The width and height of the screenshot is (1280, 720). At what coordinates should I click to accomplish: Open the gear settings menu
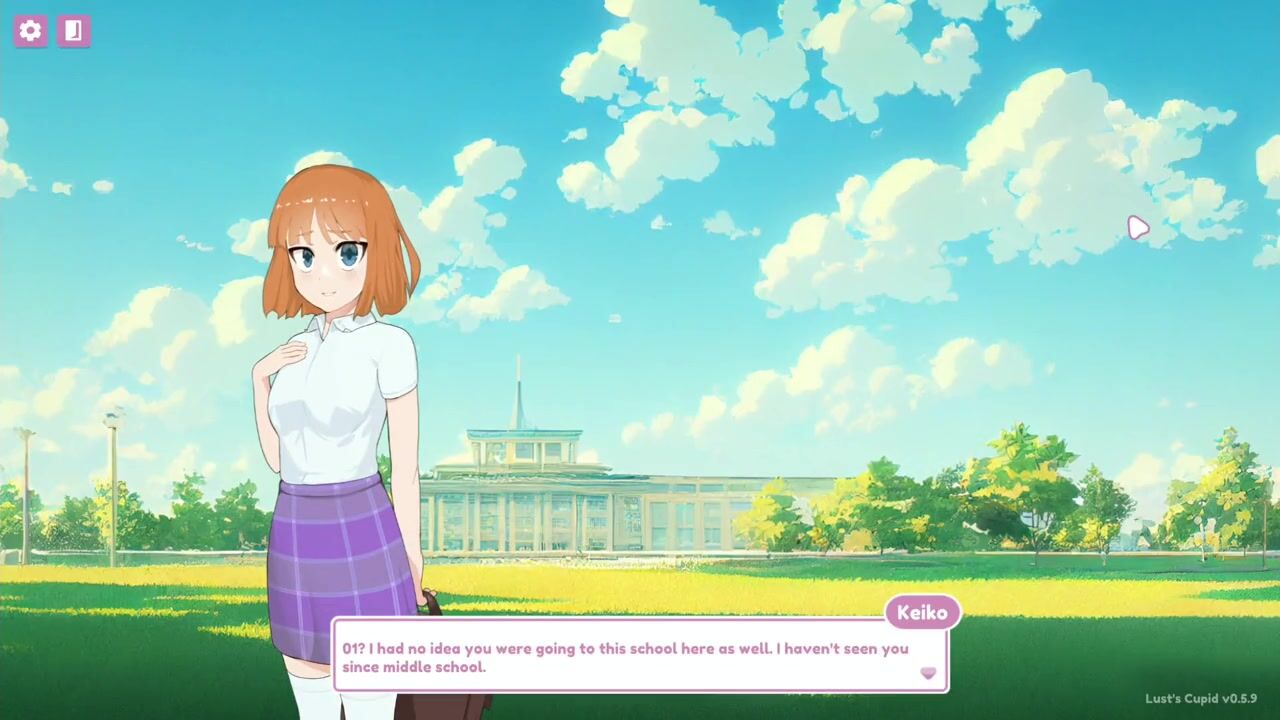30,31
